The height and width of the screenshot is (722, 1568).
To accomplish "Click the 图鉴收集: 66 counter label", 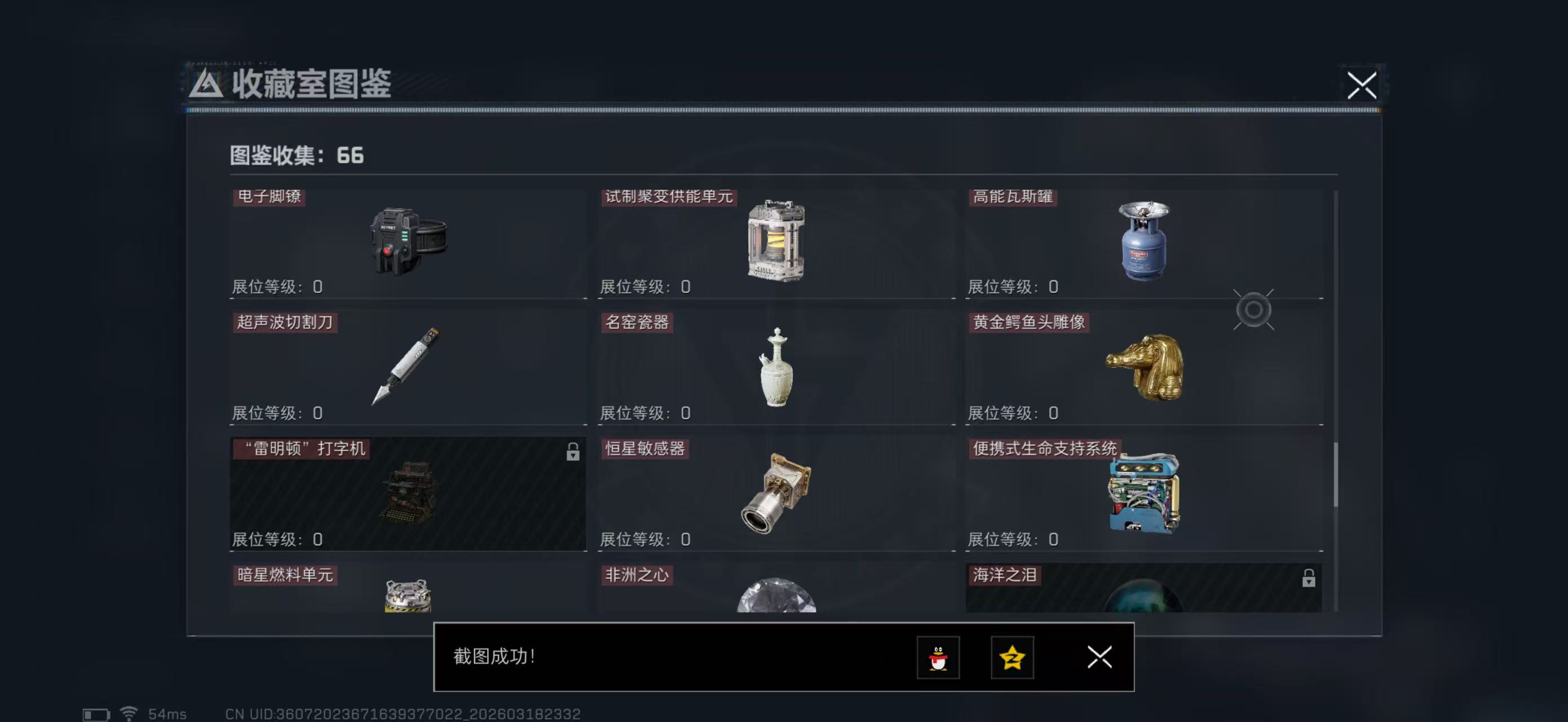I will (x=293, y=156).
